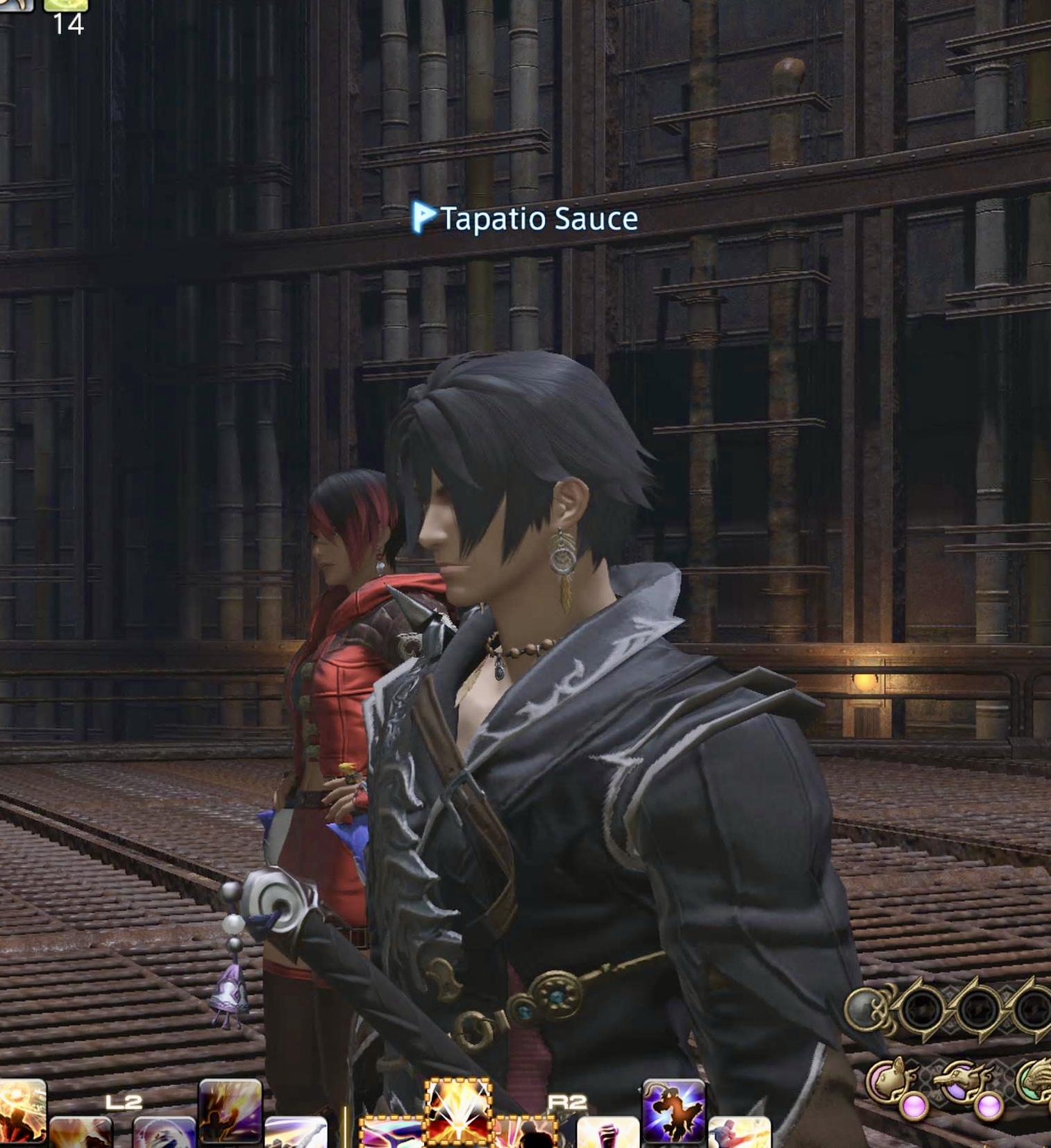Trigger the fiery orange ring ability

point(21,1108)
